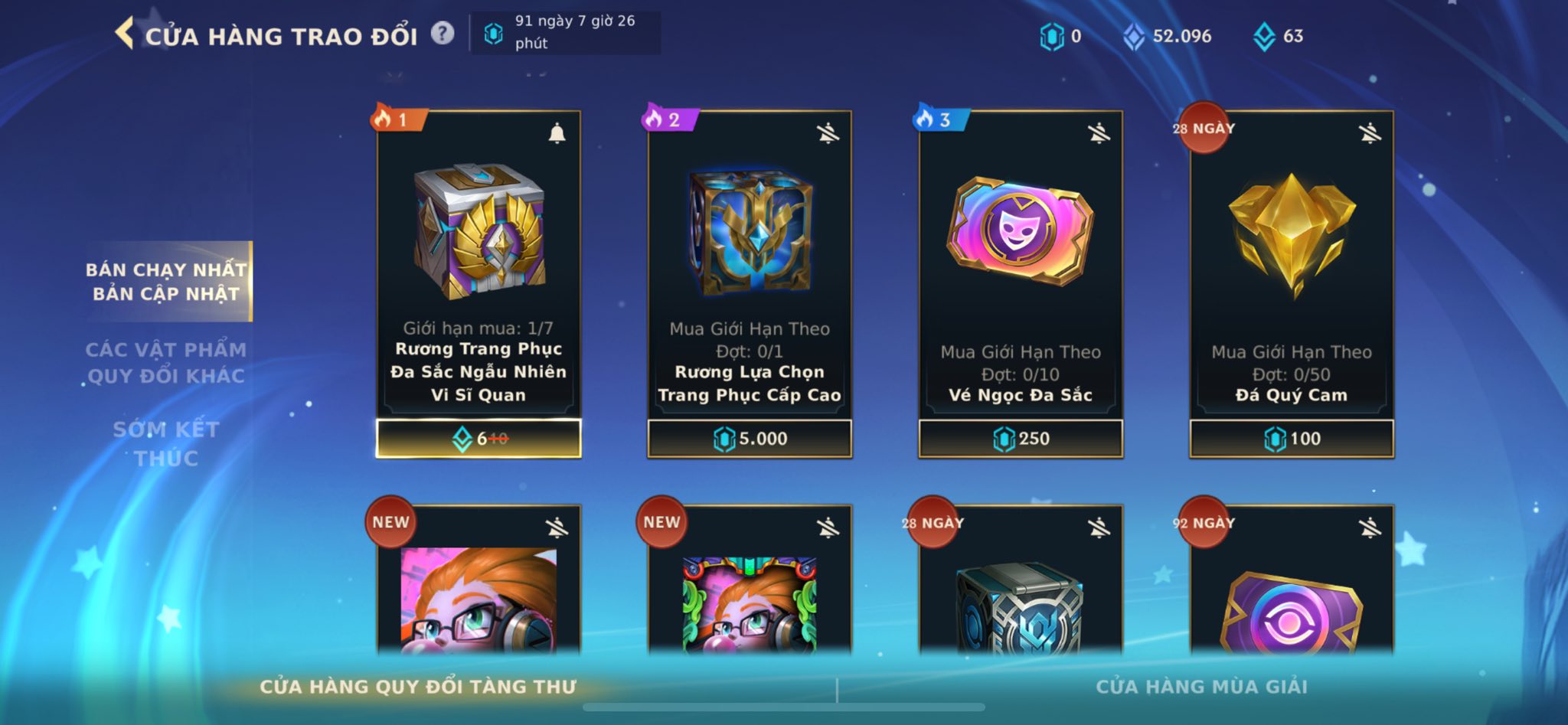Enable the bell on Vé Ngọc Đa Sắc card
The height and width of the screenshot is (725, 1568).
pos(1099,134)
